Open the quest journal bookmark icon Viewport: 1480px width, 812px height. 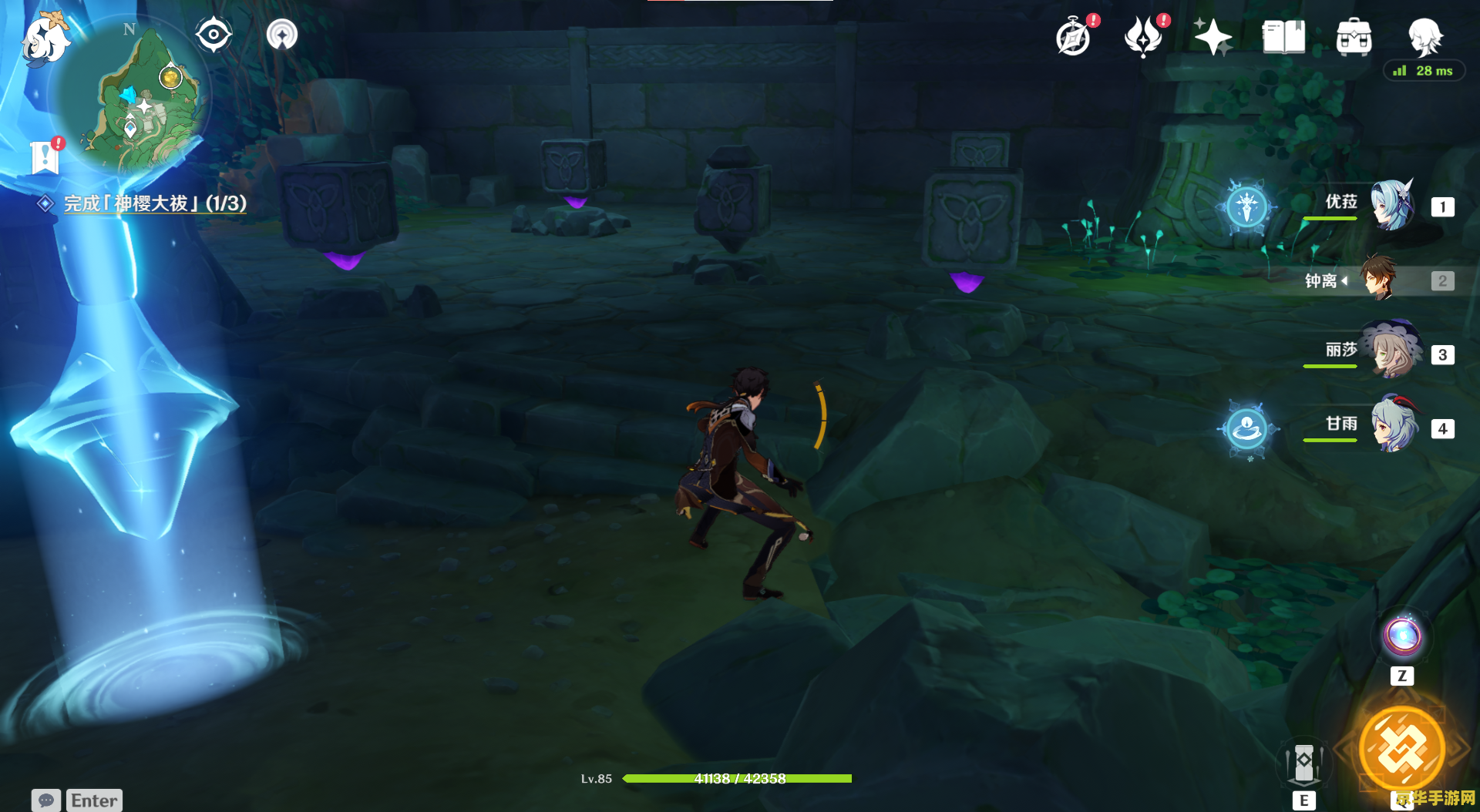point(45,157)
